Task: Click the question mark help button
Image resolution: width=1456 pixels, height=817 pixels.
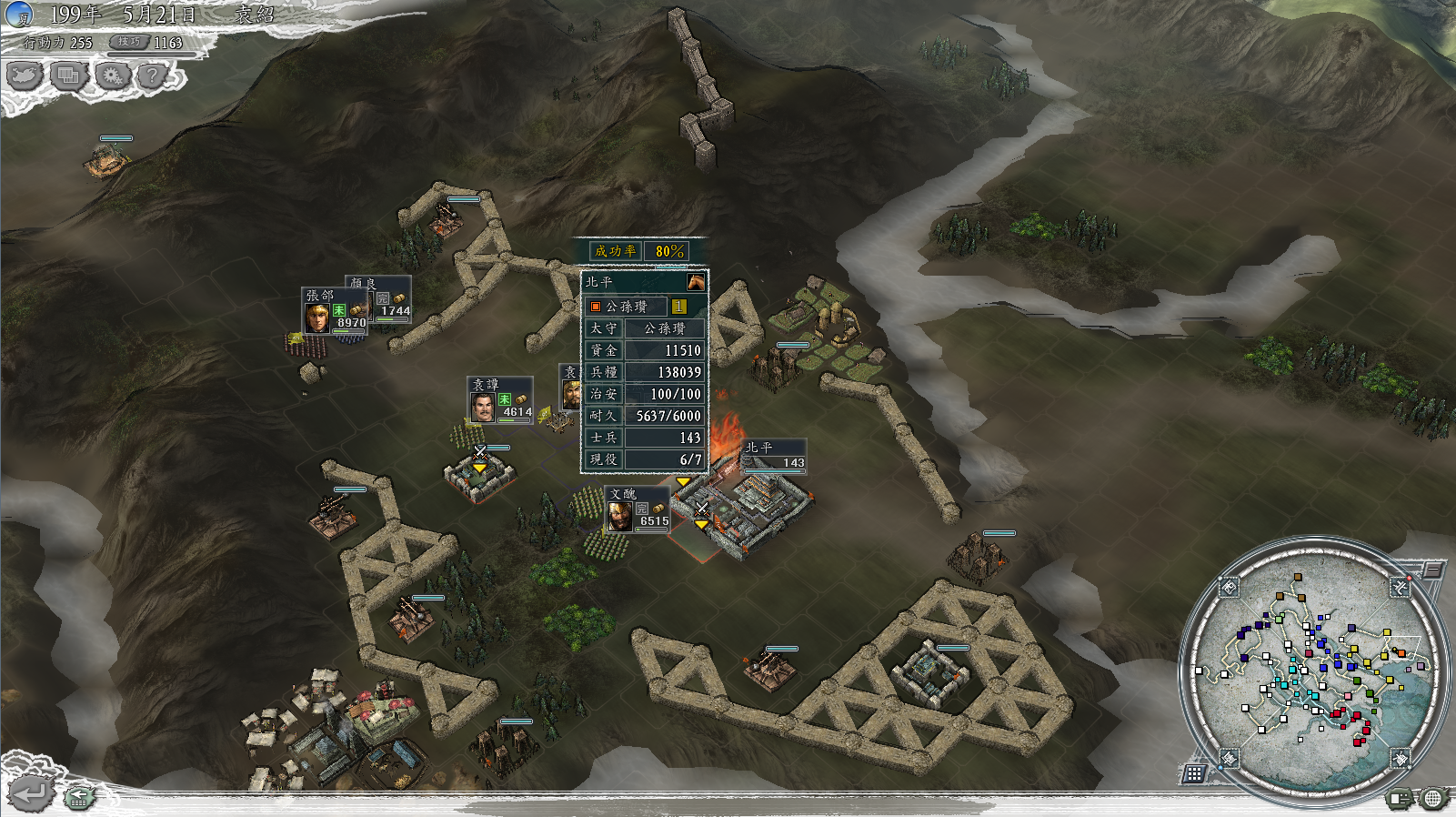Action: click(153, 76)
